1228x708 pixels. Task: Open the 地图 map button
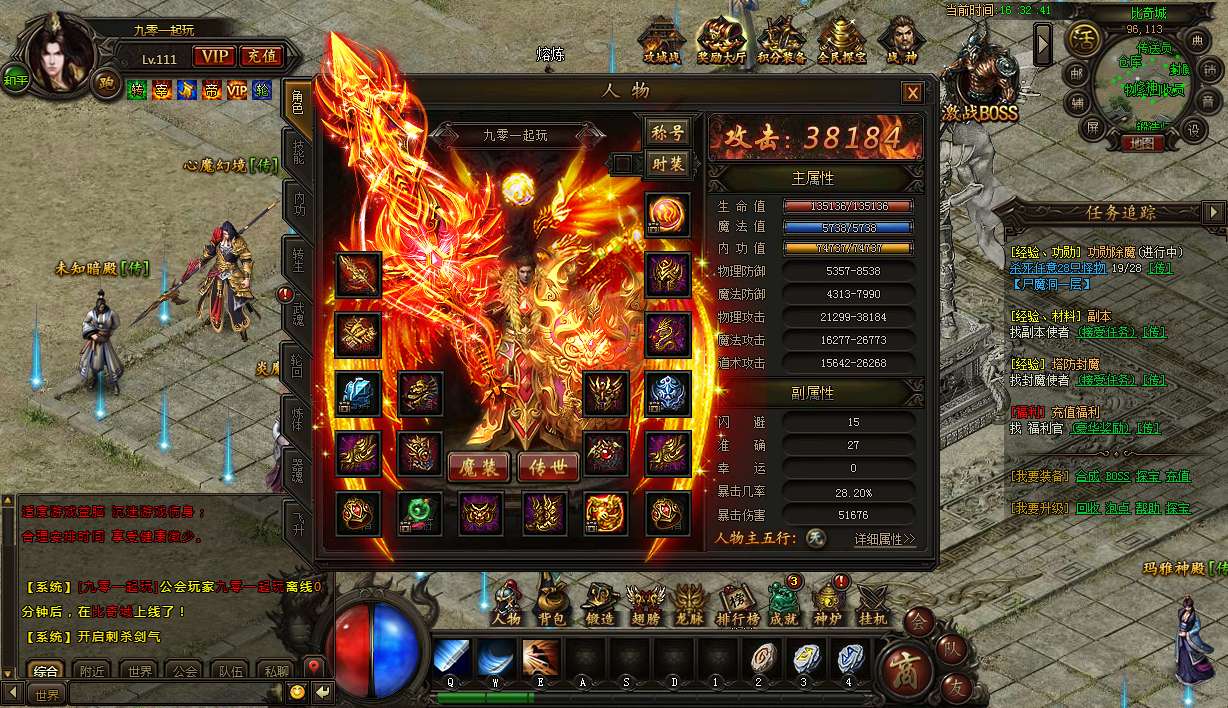[x=1141, y=143]
